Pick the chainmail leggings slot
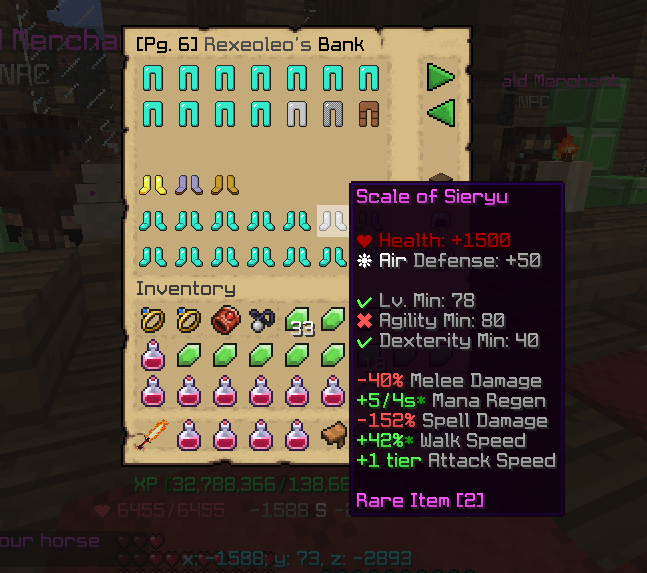The width and height of the screenshot is (647, 573). tap(333, 112)
